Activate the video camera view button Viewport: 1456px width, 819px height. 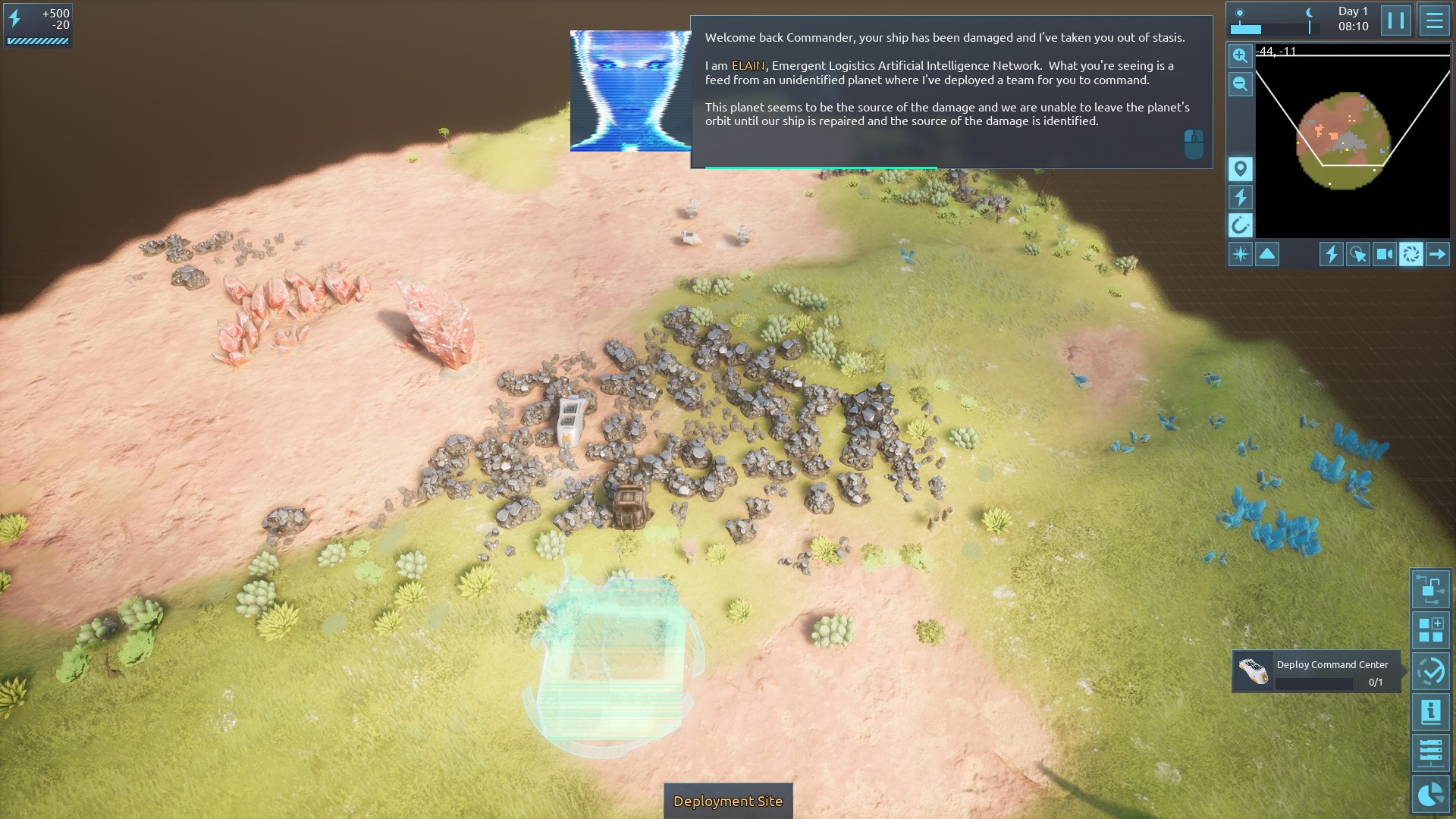coord(1384,254)
